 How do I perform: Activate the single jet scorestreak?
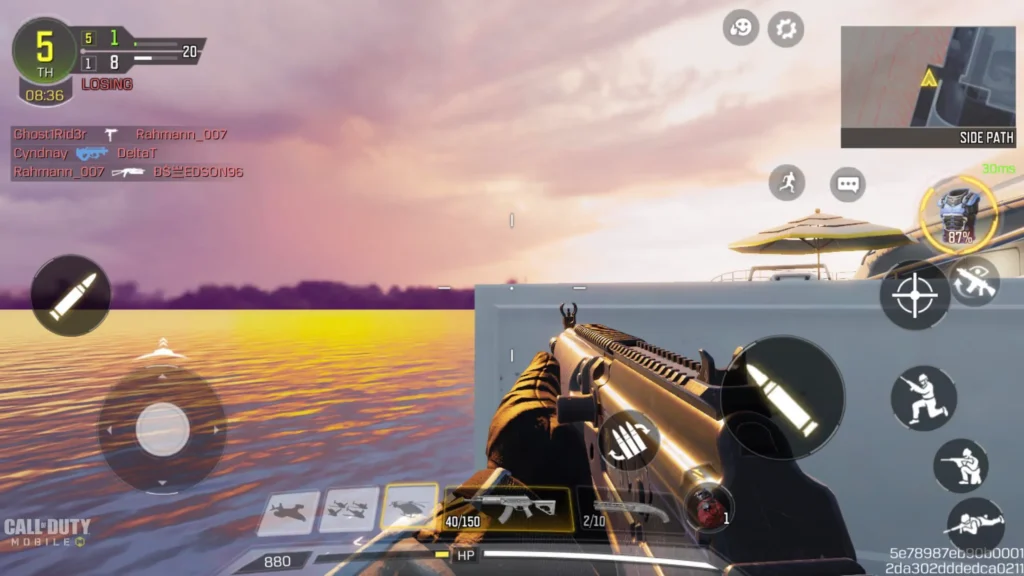pos(289,511)
